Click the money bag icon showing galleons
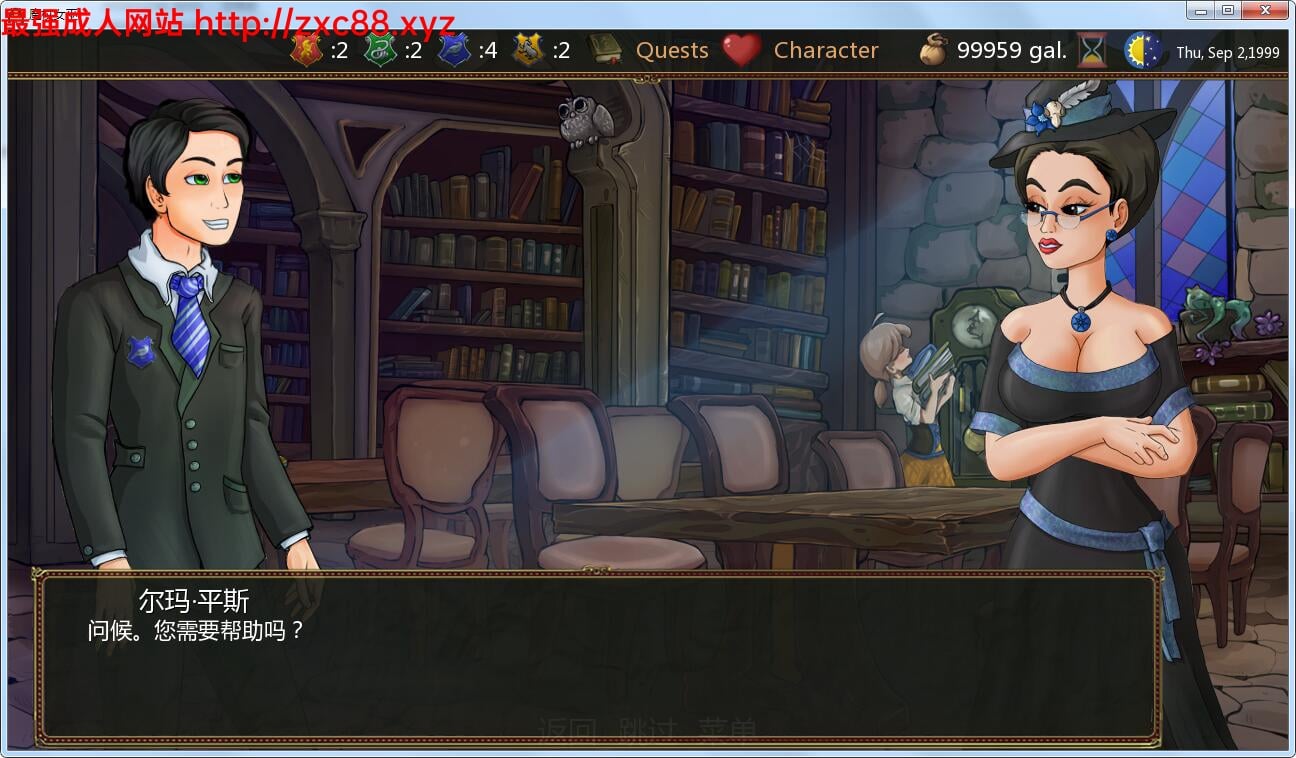This screenshot has width=1296, height=758. (x=934, y=49)
